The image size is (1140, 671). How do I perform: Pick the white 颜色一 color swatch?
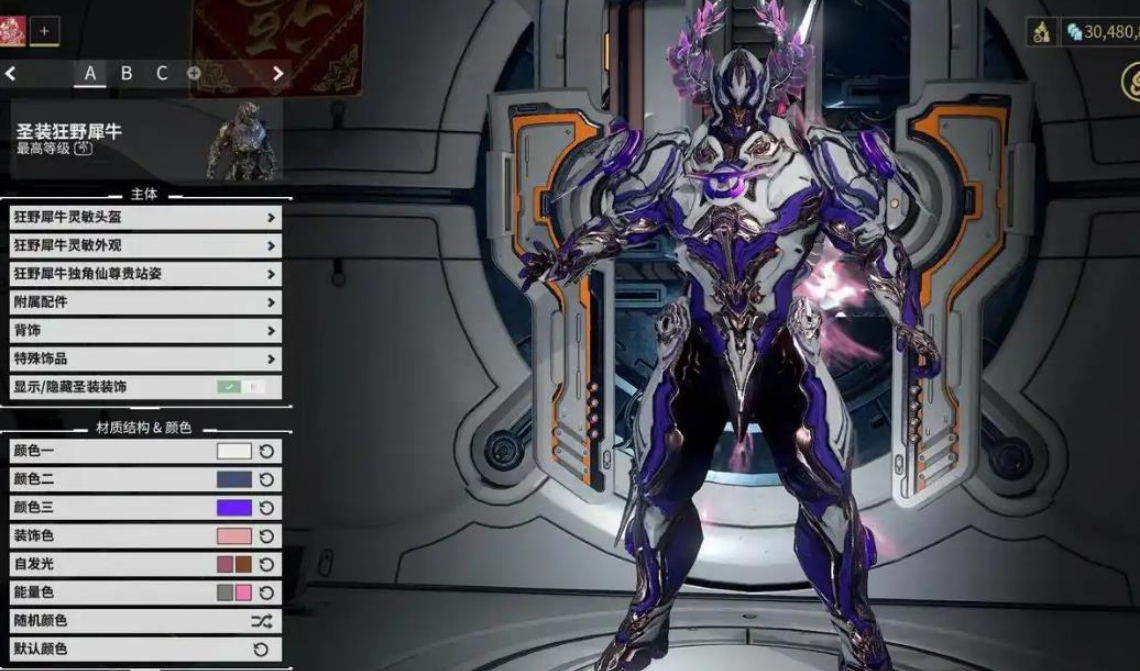234,451
